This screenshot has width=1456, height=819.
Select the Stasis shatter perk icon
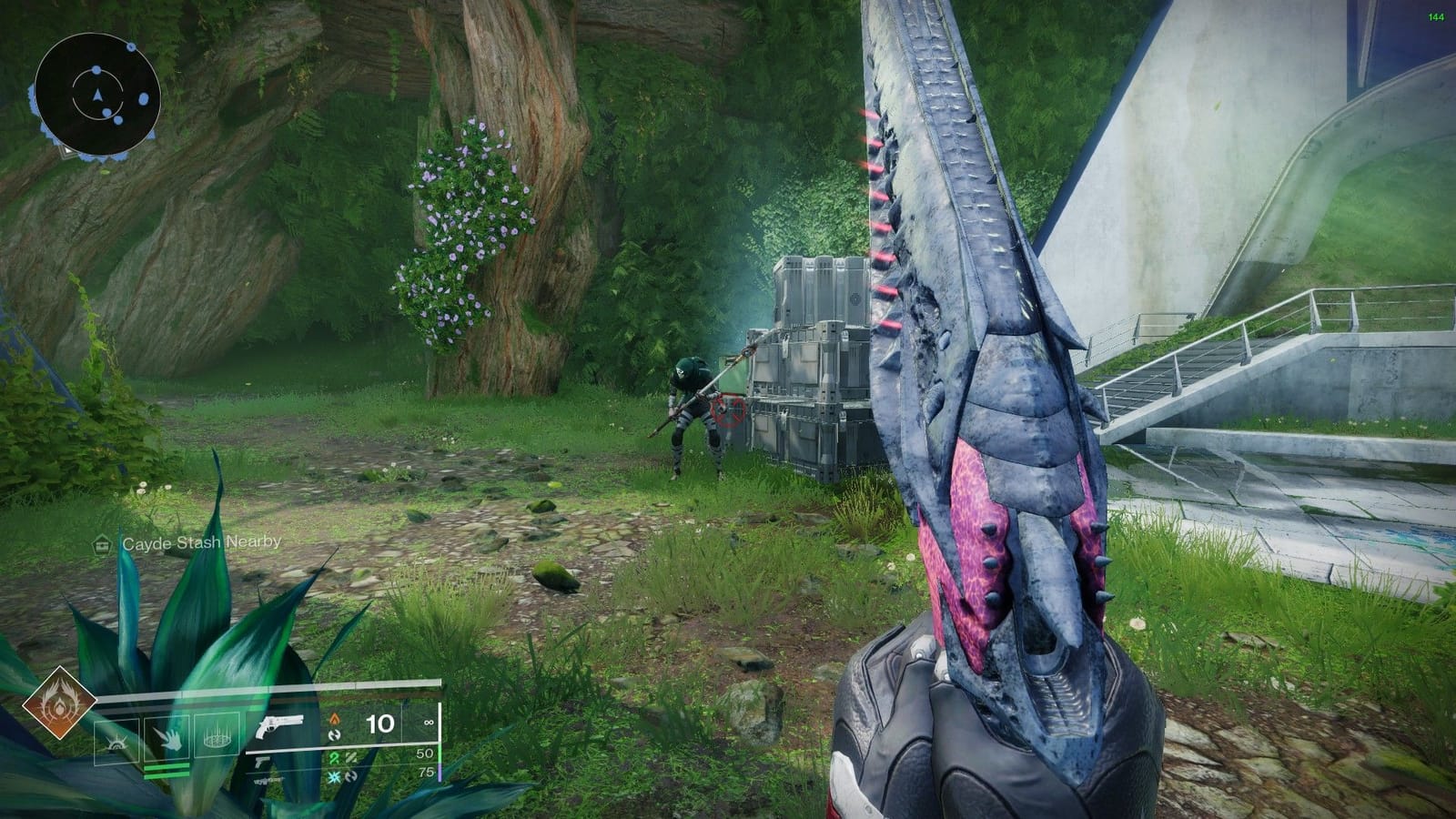point(334,776)
